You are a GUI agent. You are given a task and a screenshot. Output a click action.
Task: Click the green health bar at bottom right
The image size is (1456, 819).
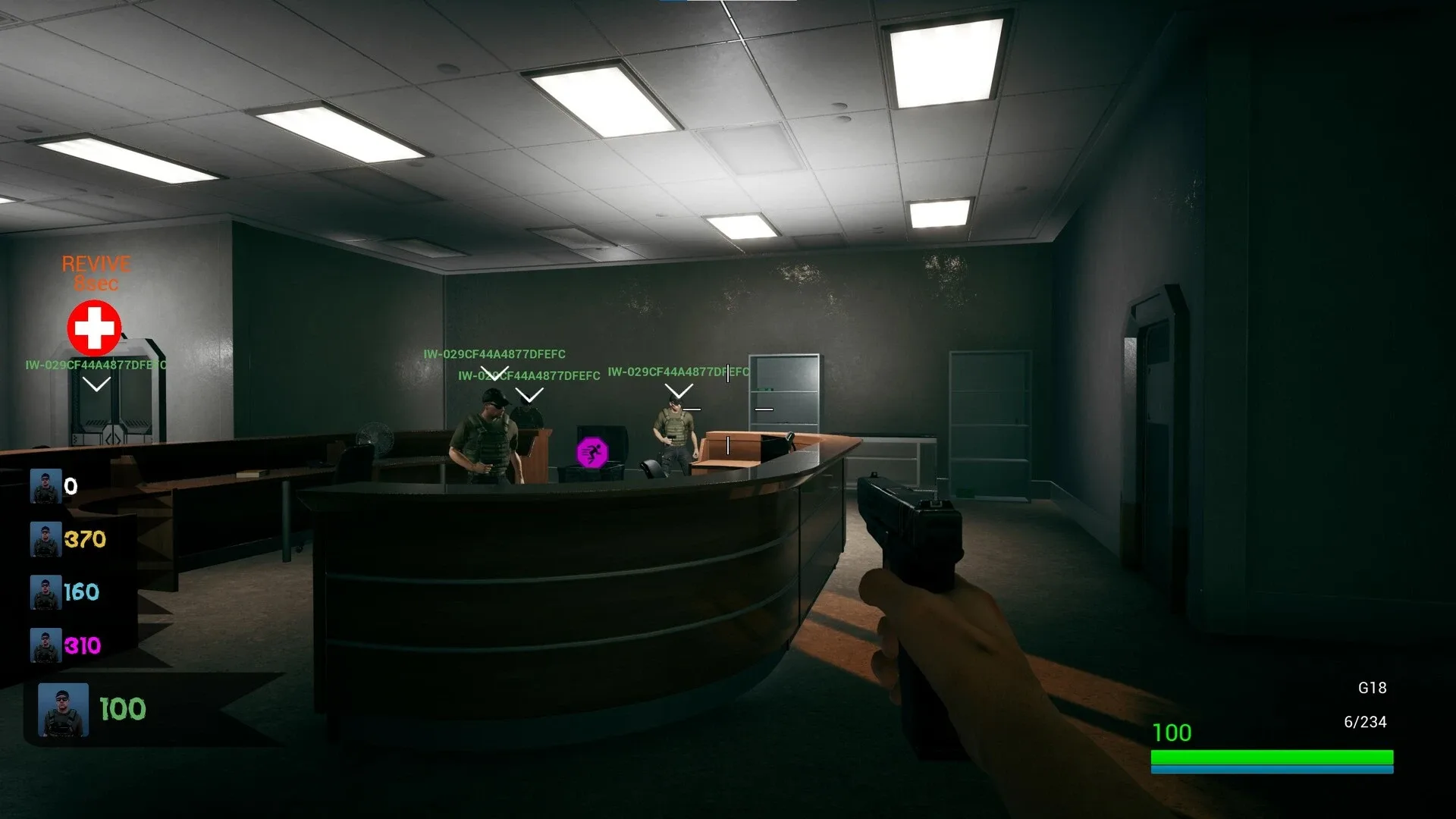(x=1274, y=758)
